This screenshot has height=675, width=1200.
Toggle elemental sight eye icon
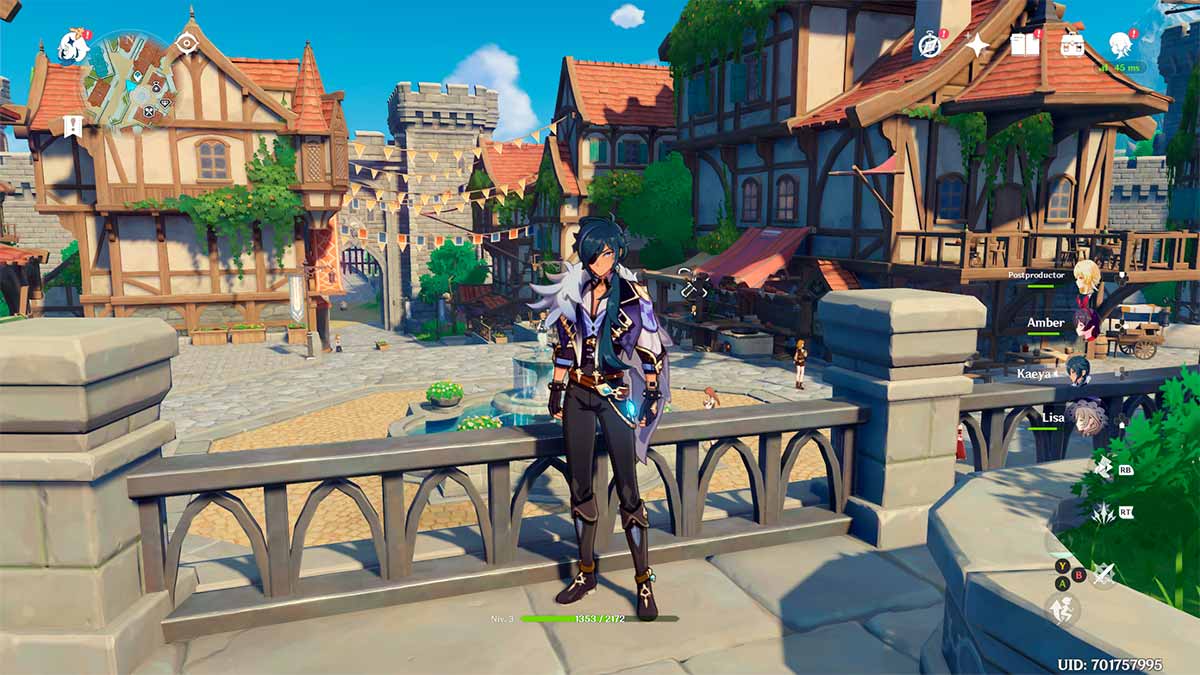[x=187, y=42]
